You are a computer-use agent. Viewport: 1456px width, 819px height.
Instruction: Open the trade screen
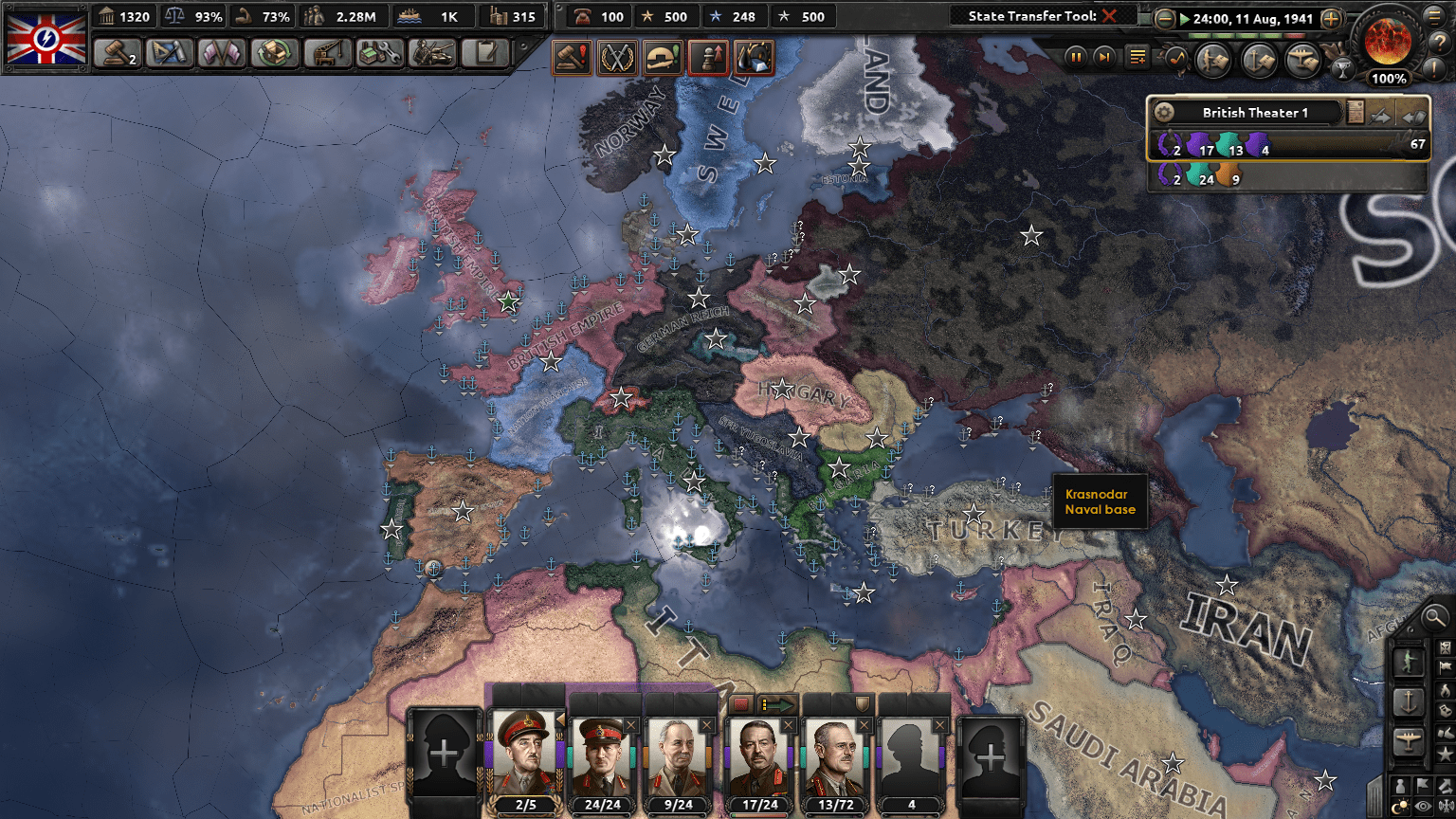tap(275, 53)
